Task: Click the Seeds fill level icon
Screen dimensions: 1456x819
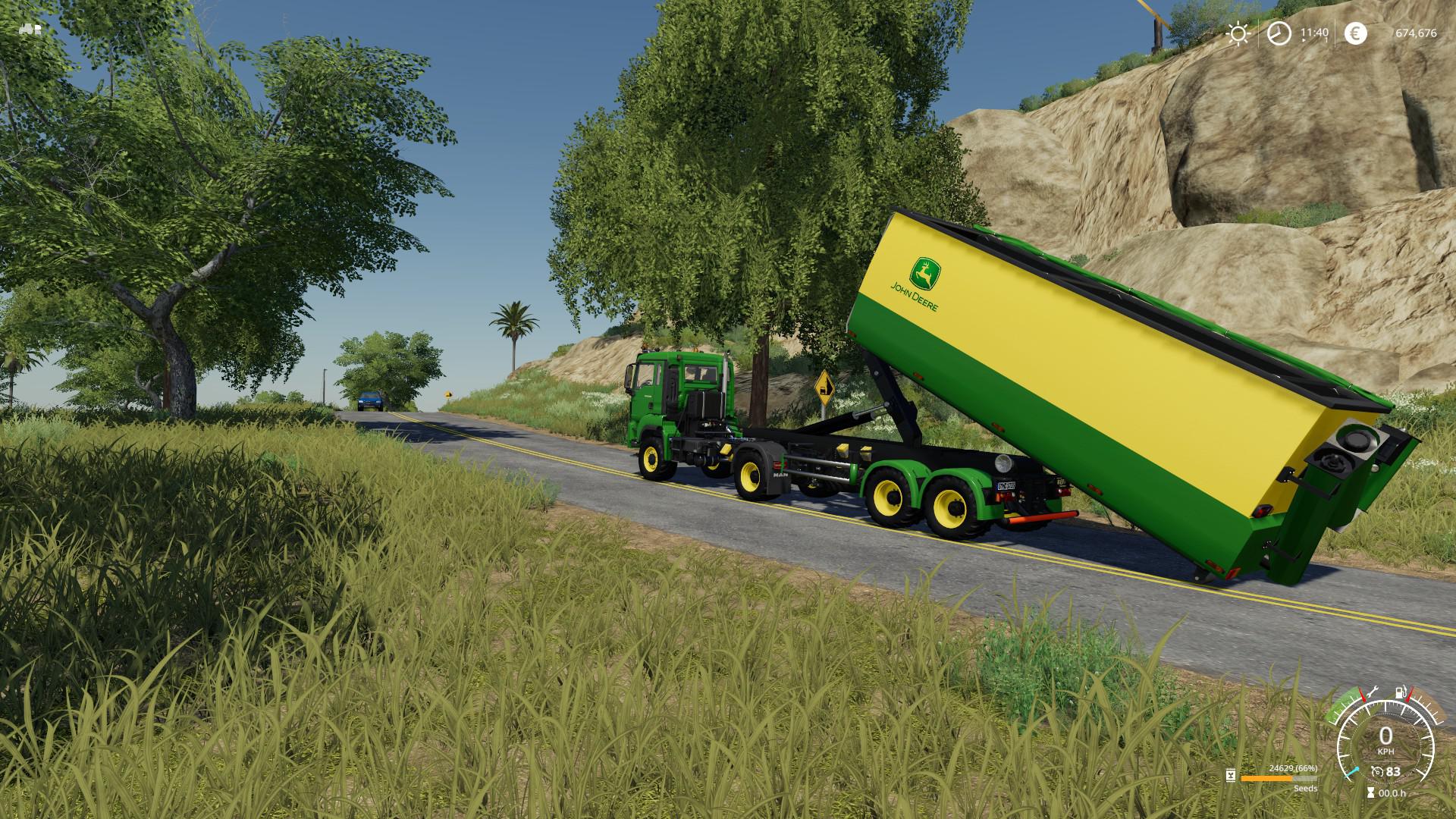Action: (1230, 776)
